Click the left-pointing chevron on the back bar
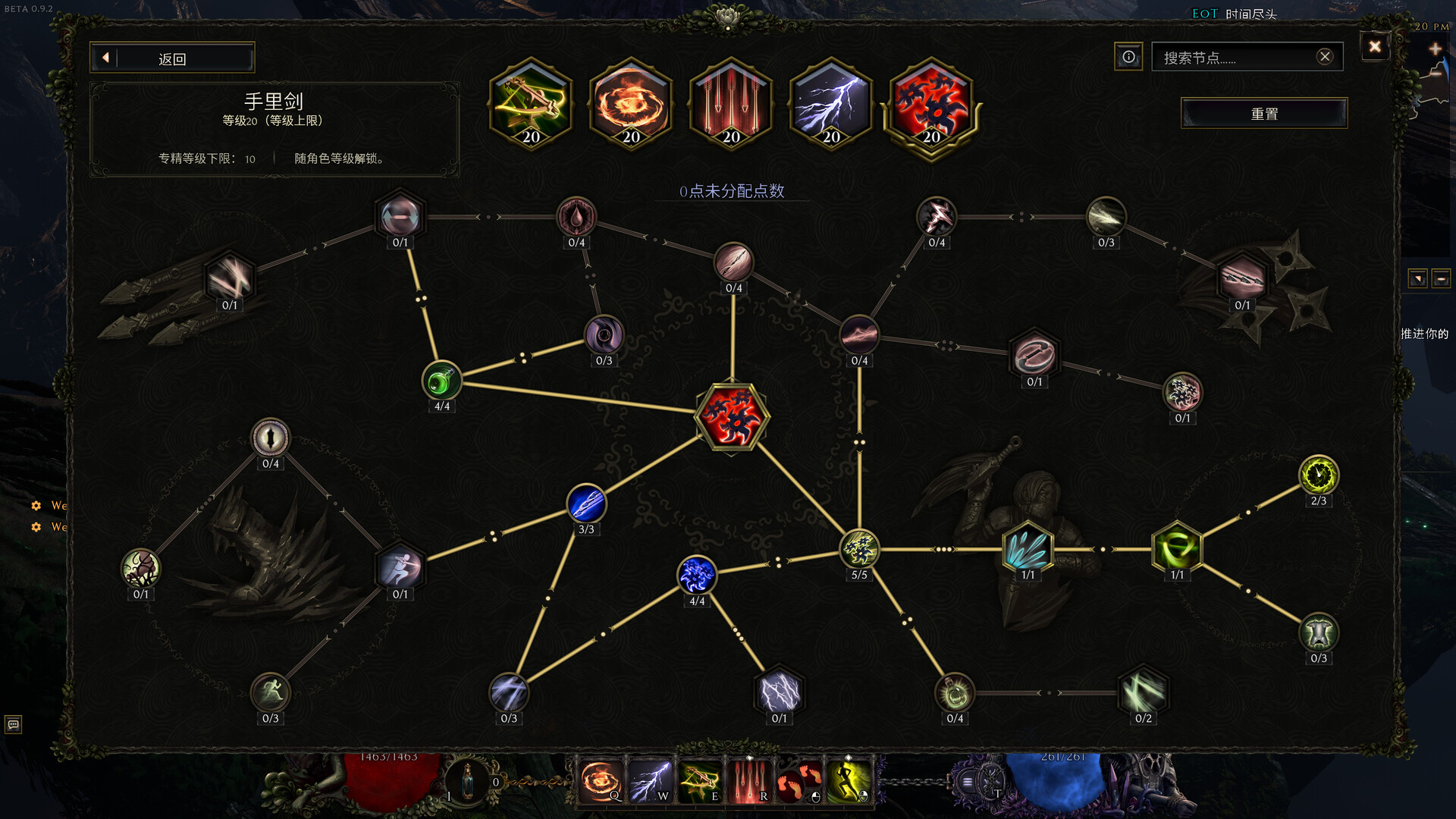The height and width of the screenshot is (819, 1456). [x=106, y=57]
